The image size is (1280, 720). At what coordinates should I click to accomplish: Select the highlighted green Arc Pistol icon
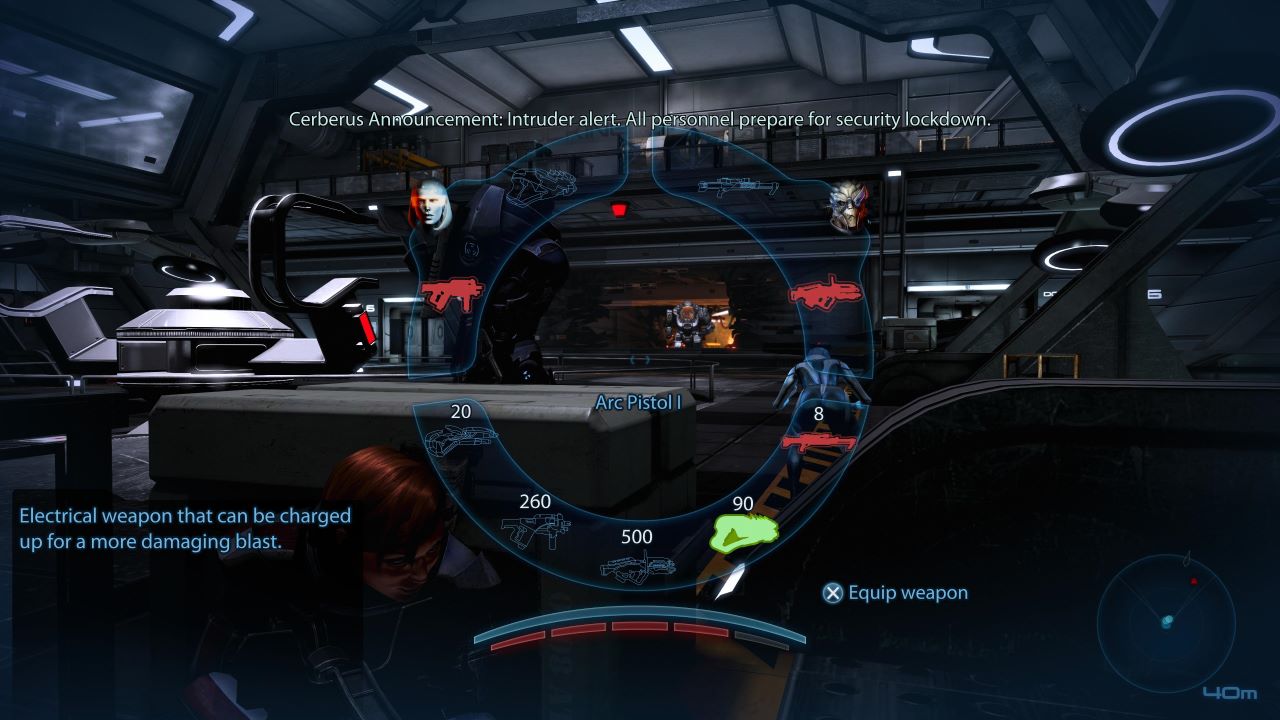click(746, 531)
